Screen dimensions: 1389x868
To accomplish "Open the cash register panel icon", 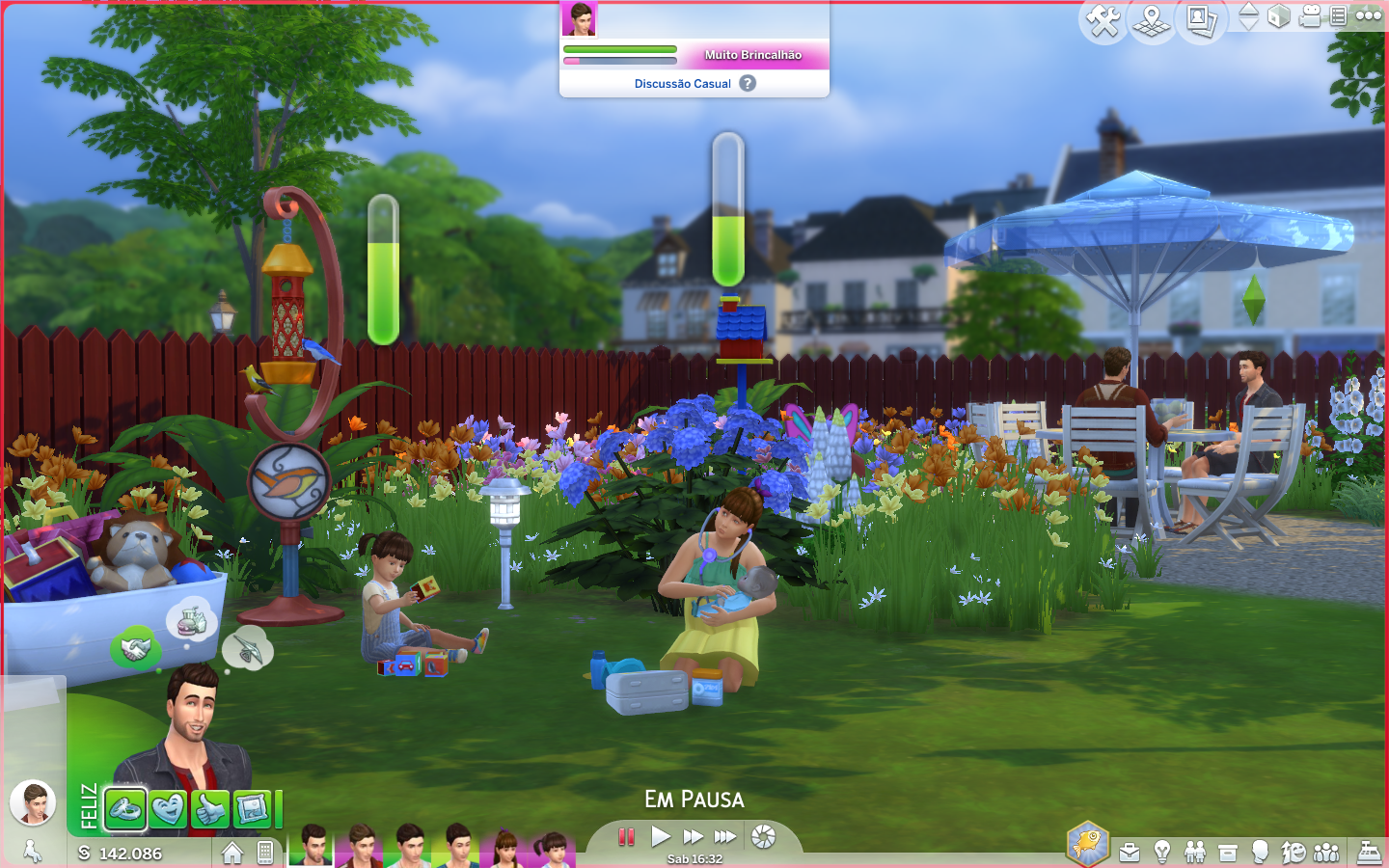I will click(1370, 853).
